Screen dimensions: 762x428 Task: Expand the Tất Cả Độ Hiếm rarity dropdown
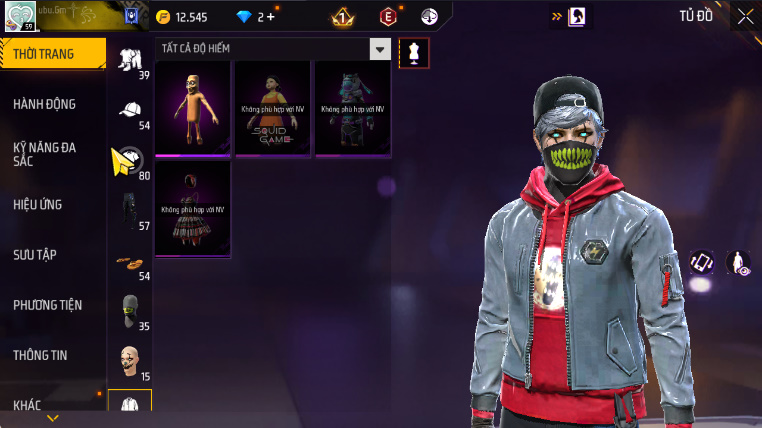coord(379,49)
